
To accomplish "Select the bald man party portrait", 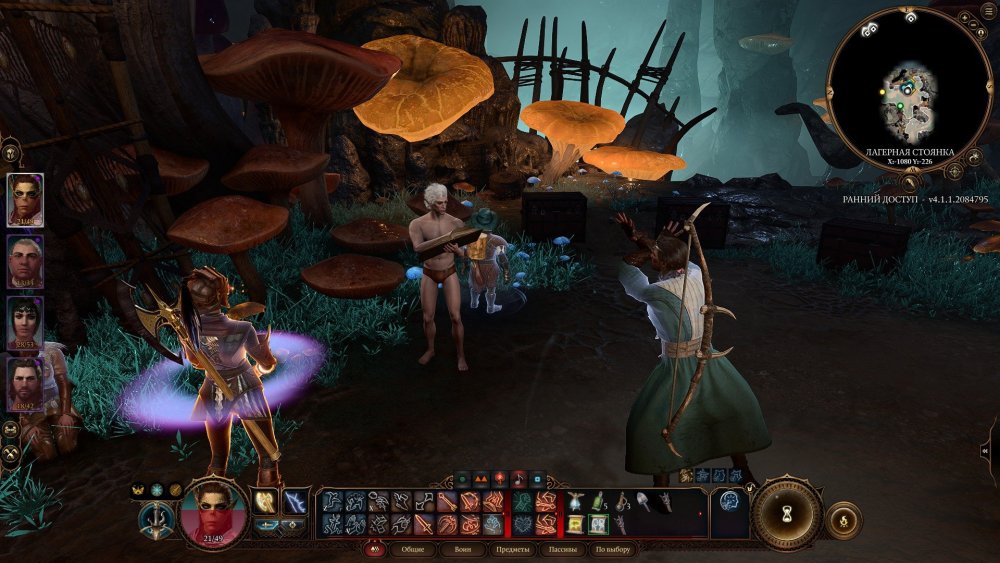I will [x=25, y=261].
